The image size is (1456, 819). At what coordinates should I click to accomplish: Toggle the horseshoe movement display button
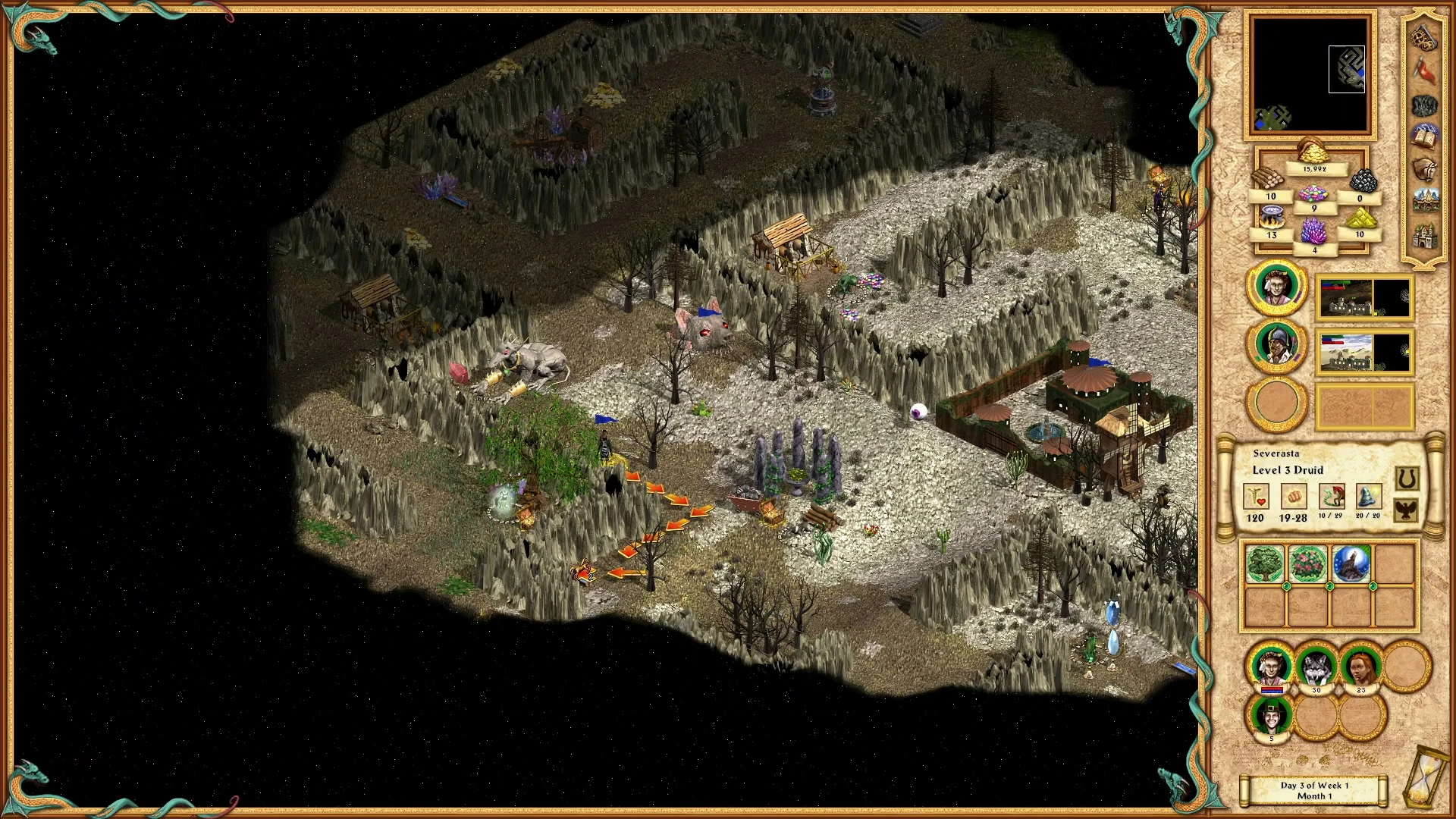click(x=1408, y=478)
